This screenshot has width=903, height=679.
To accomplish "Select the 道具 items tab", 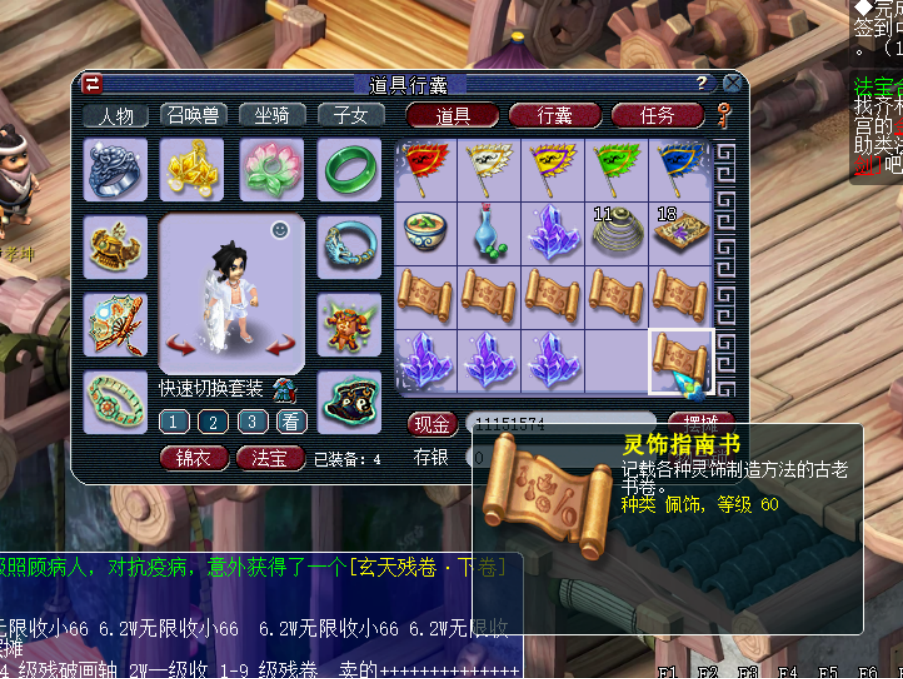I will tap(453, 116).
